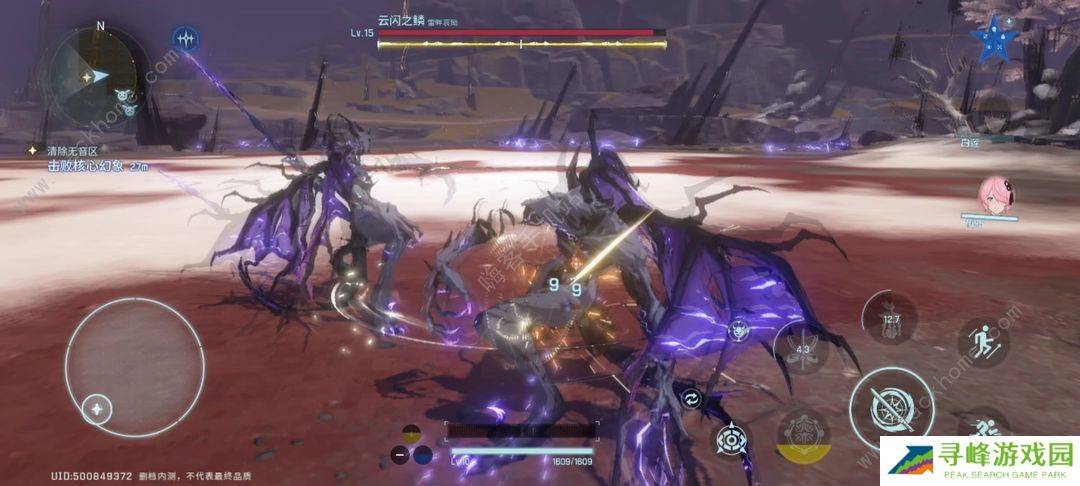Screen dimensions: 1080x486
Task: Tap the blue sparkle icon beside minimap
Action: pos(185,39)
